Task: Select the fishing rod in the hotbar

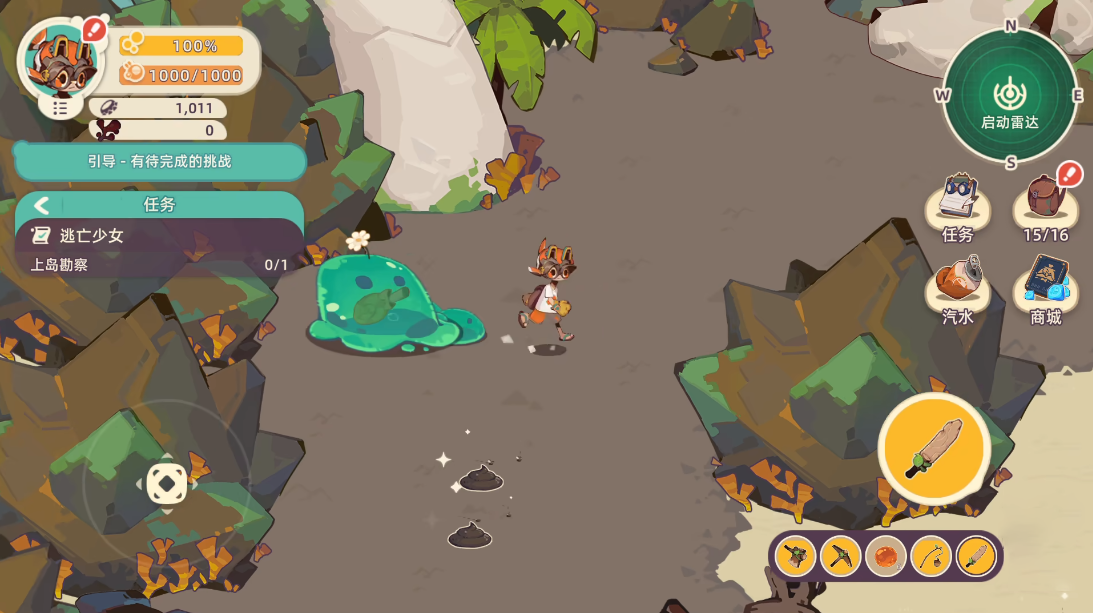Action: point(931,556)
